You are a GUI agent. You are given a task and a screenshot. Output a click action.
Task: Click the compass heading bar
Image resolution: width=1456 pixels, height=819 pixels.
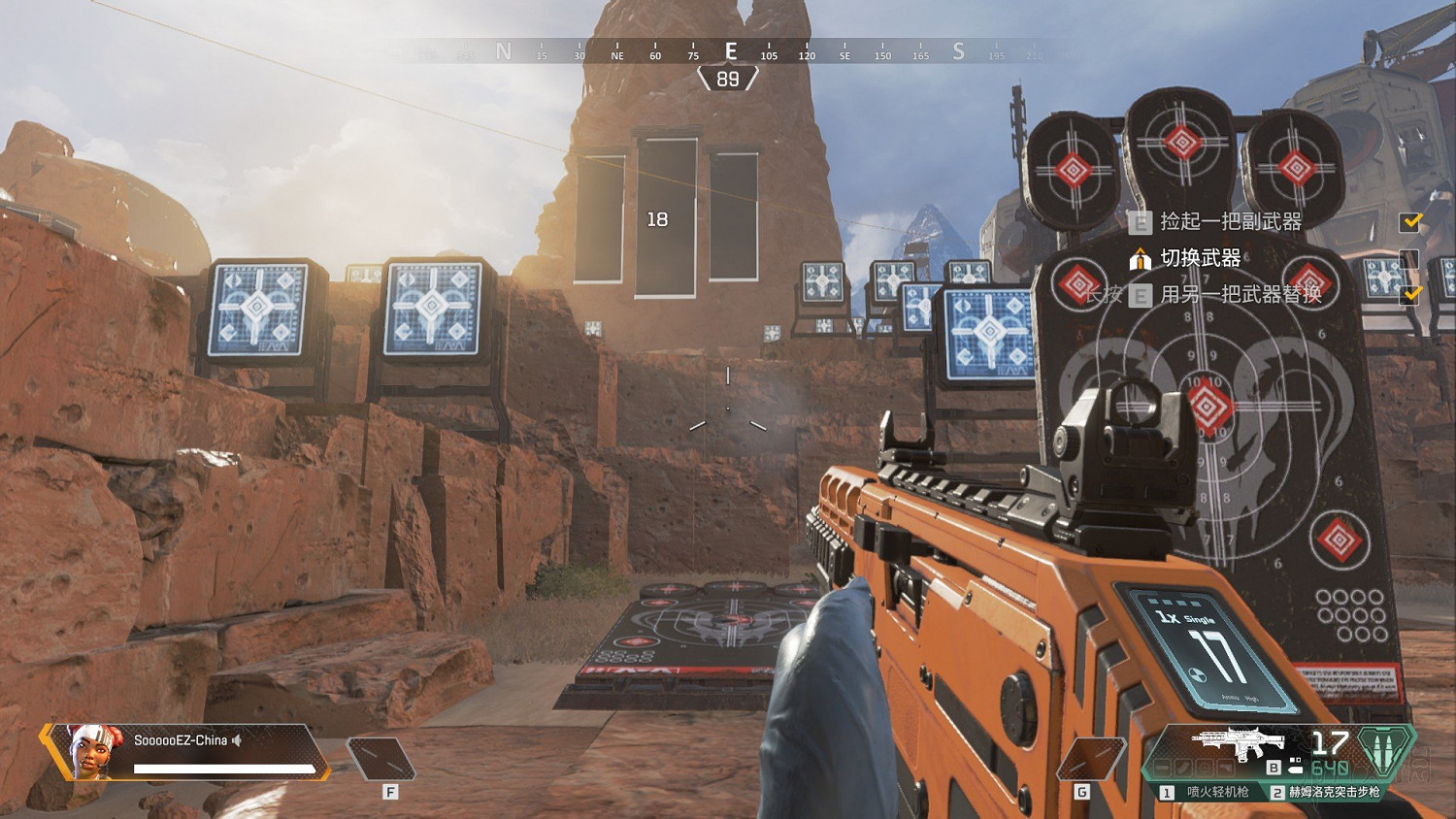[728, 52]
